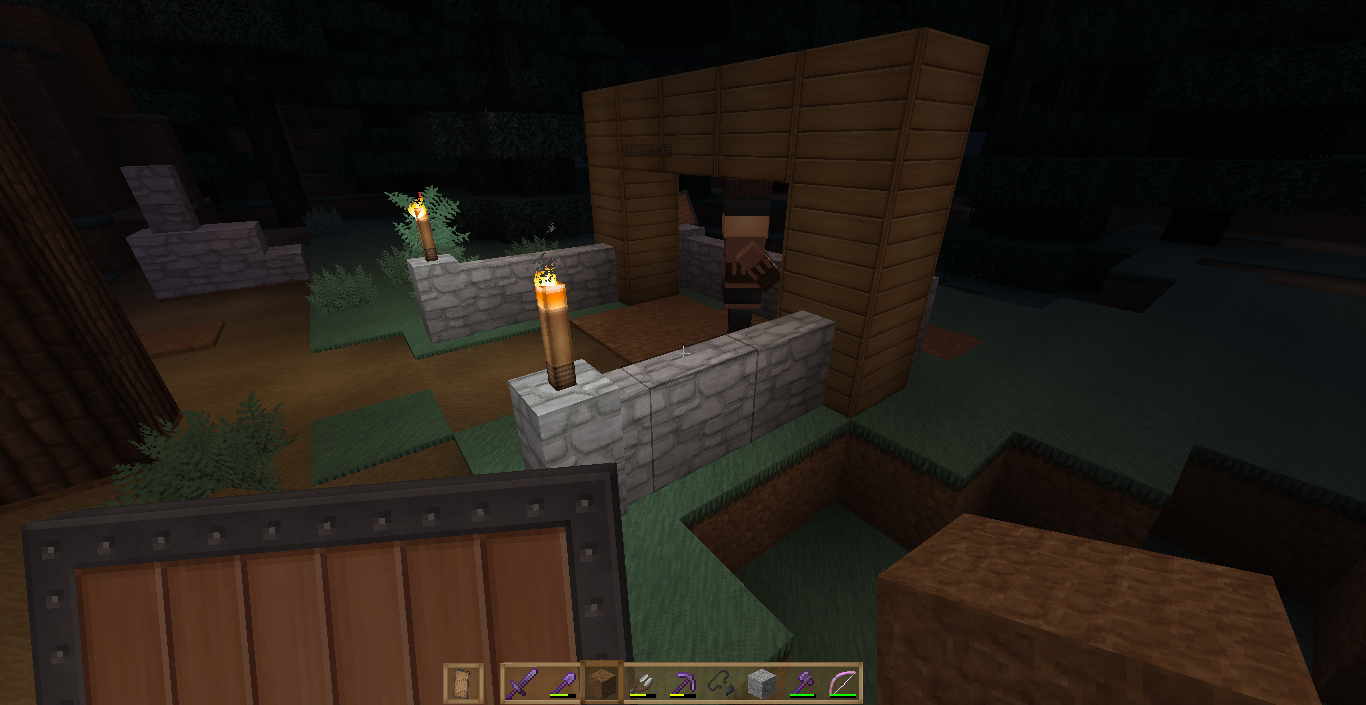1366x705 pixels.
Task: Switch to the enchanted pickaxe slot
Action: pos(683,683)
